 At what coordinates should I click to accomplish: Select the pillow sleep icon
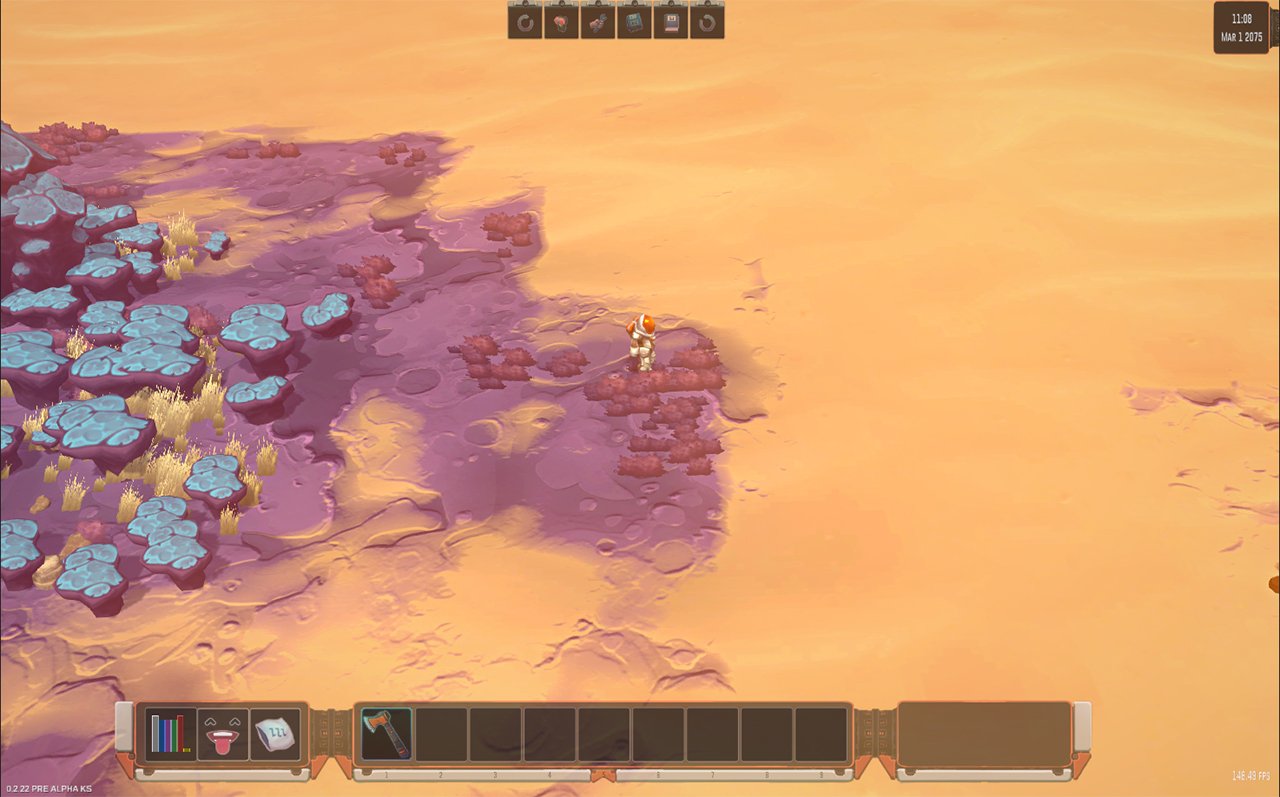pyautogui.click(x=277, y=733)
